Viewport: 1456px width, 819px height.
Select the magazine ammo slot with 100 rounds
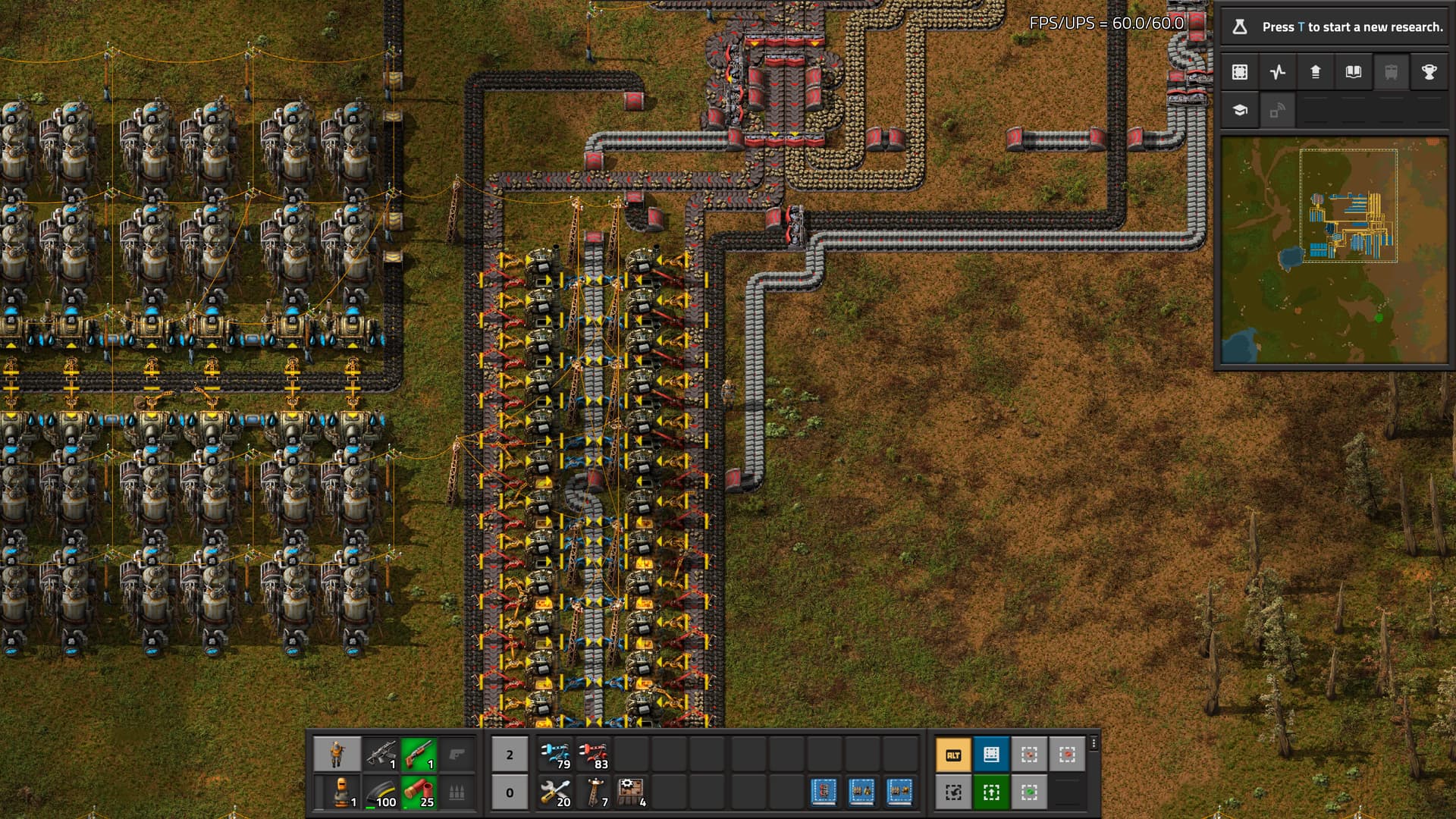[x=381, y=792]
